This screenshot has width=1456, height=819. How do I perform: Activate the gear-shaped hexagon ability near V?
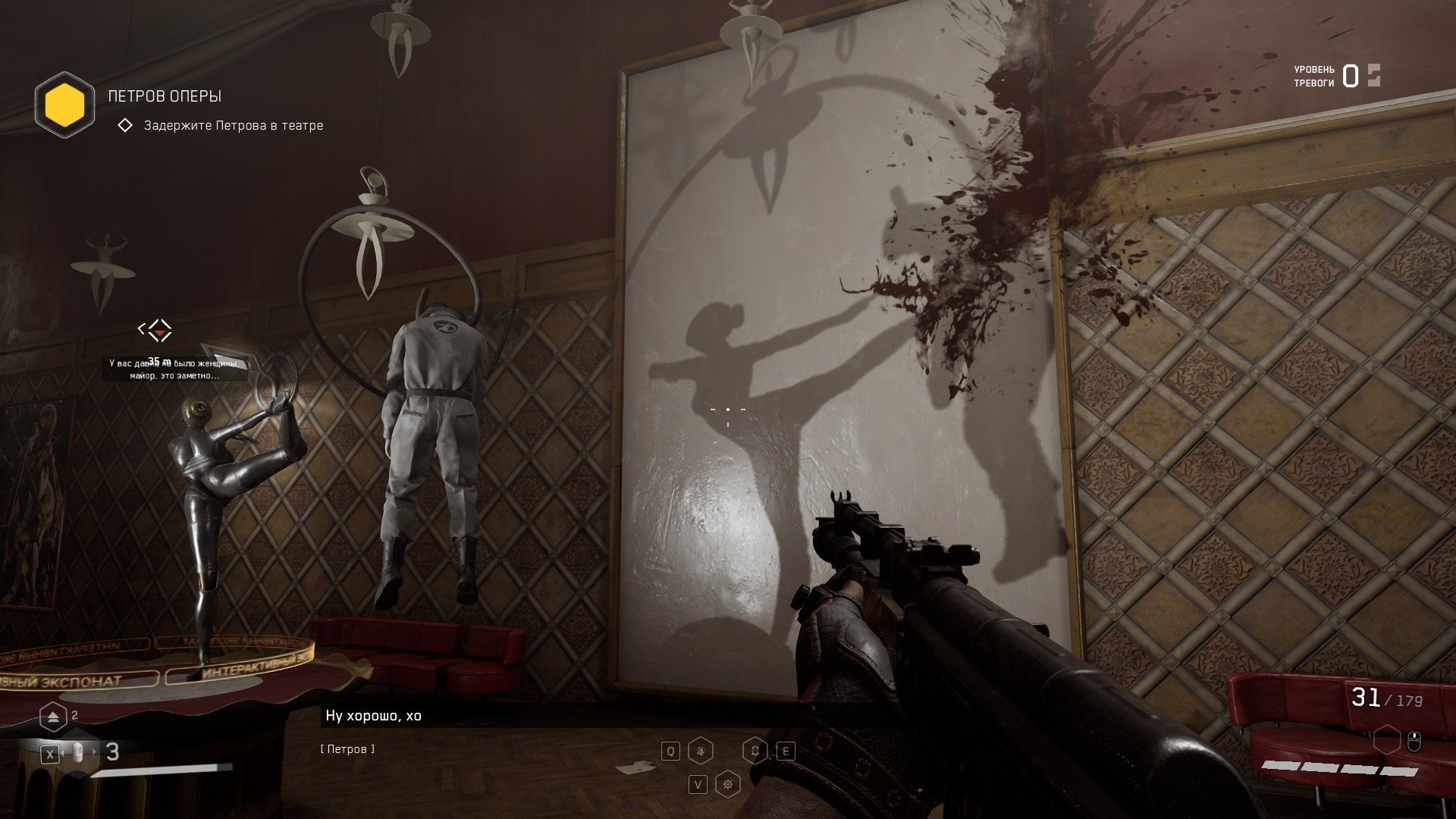(x=728, y=784)
